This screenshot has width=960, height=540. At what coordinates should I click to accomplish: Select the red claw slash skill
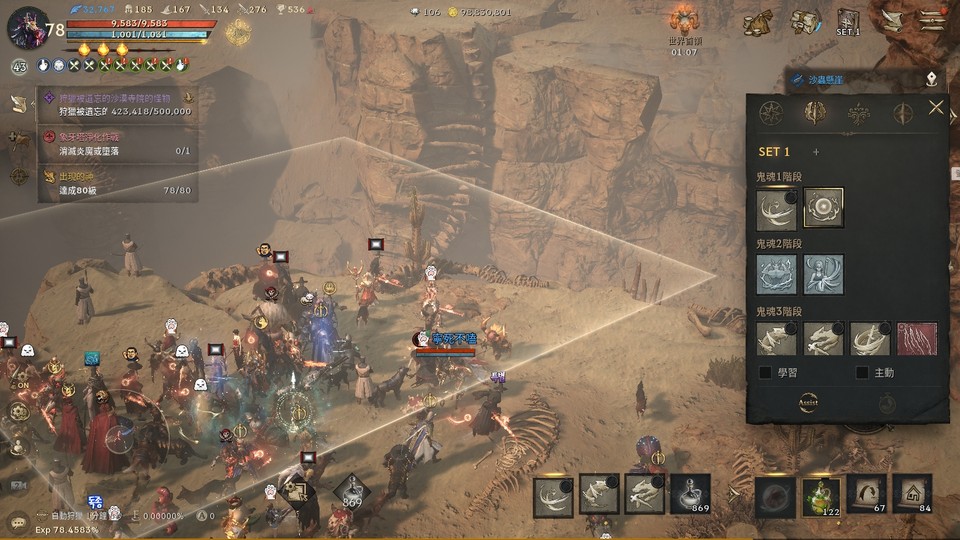(917, 339)
